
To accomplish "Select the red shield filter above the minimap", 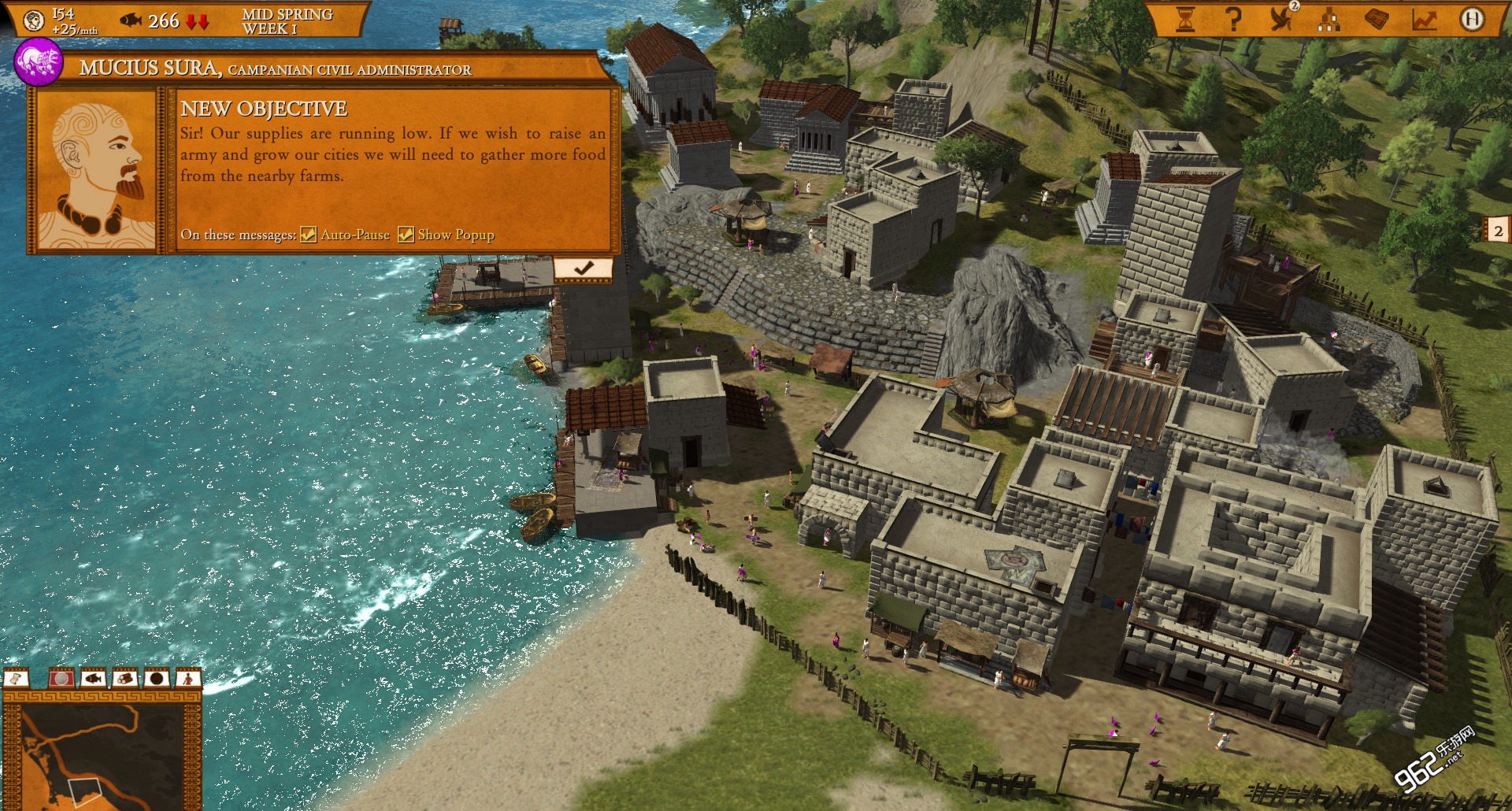I will pyautogui.click(x=61, y=678).
